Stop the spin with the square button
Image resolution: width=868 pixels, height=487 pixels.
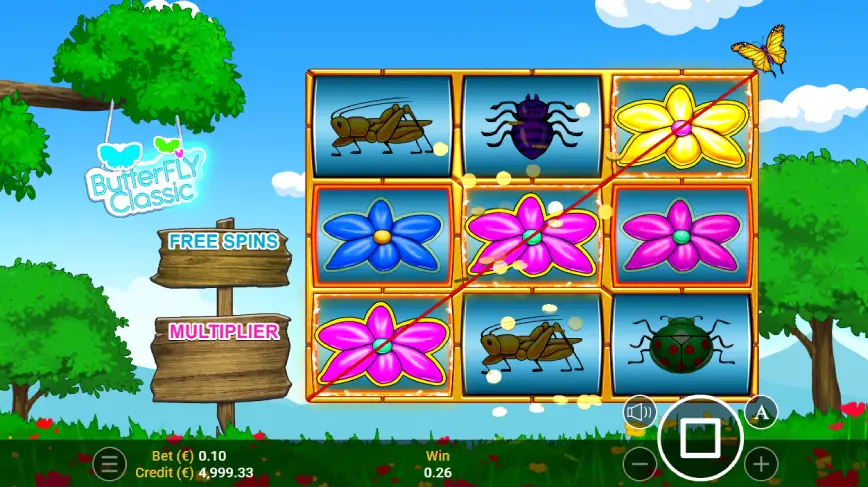click(x=700, y=438)
